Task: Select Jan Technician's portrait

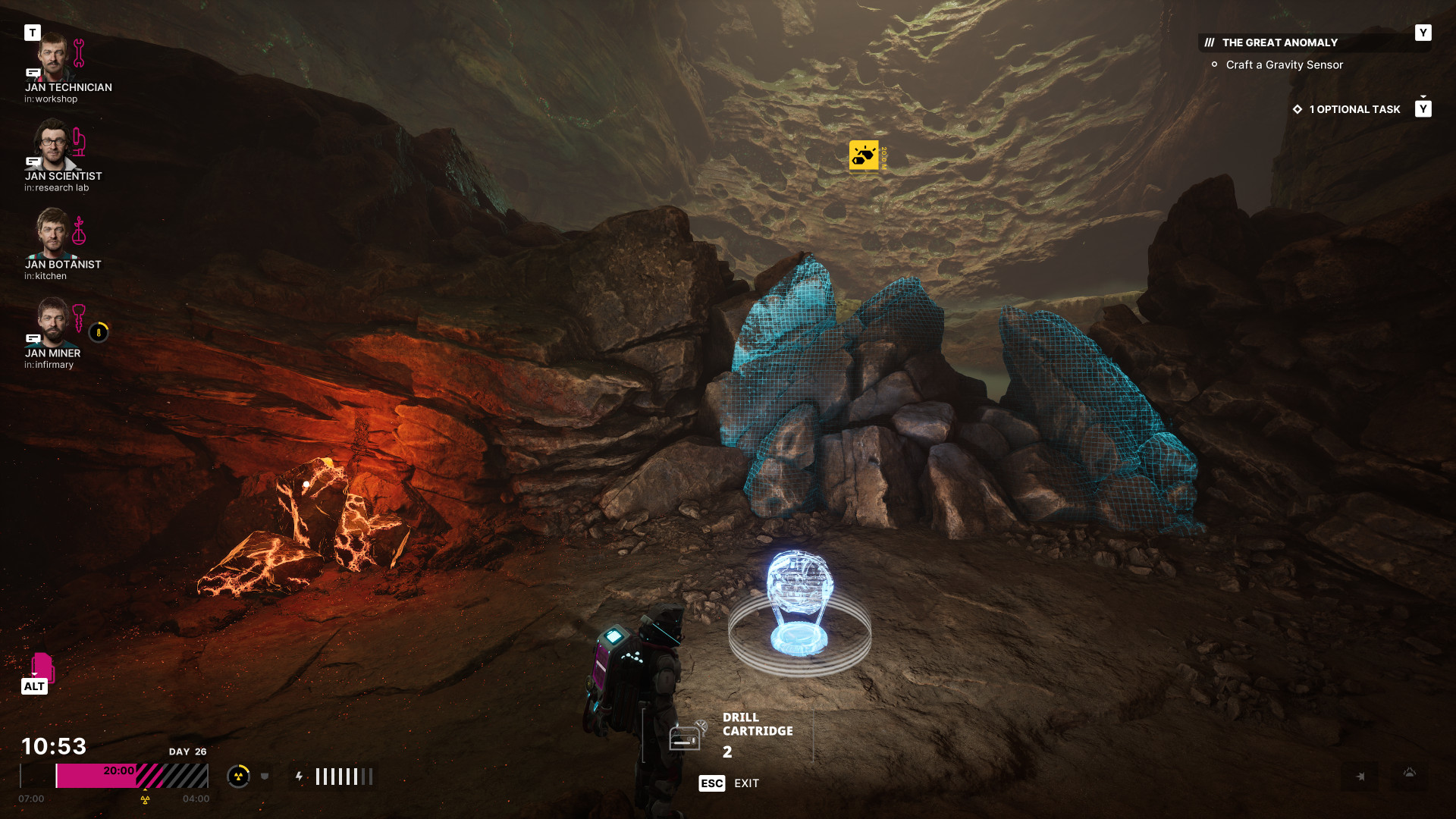Action: (53, 57)
